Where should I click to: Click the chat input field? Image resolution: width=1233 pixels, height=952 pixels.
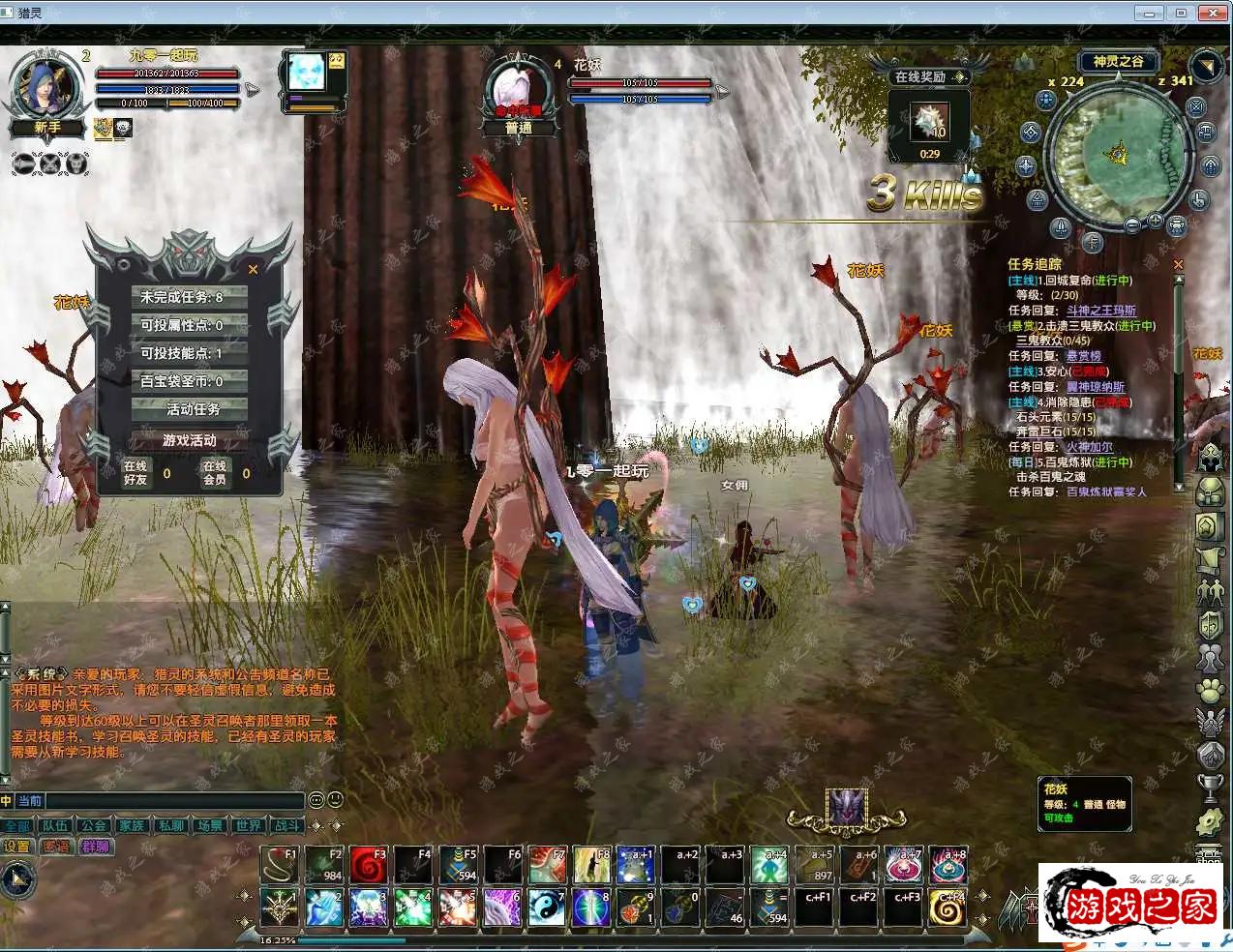pos(174,801)
